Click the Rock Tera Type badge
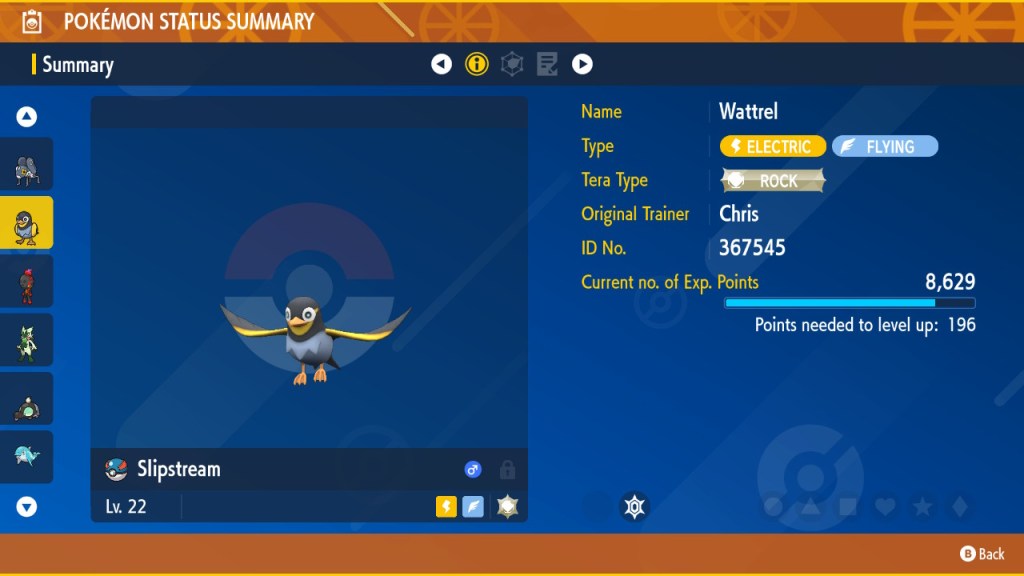The image size is (1024, 576). [x=773, y=181]
